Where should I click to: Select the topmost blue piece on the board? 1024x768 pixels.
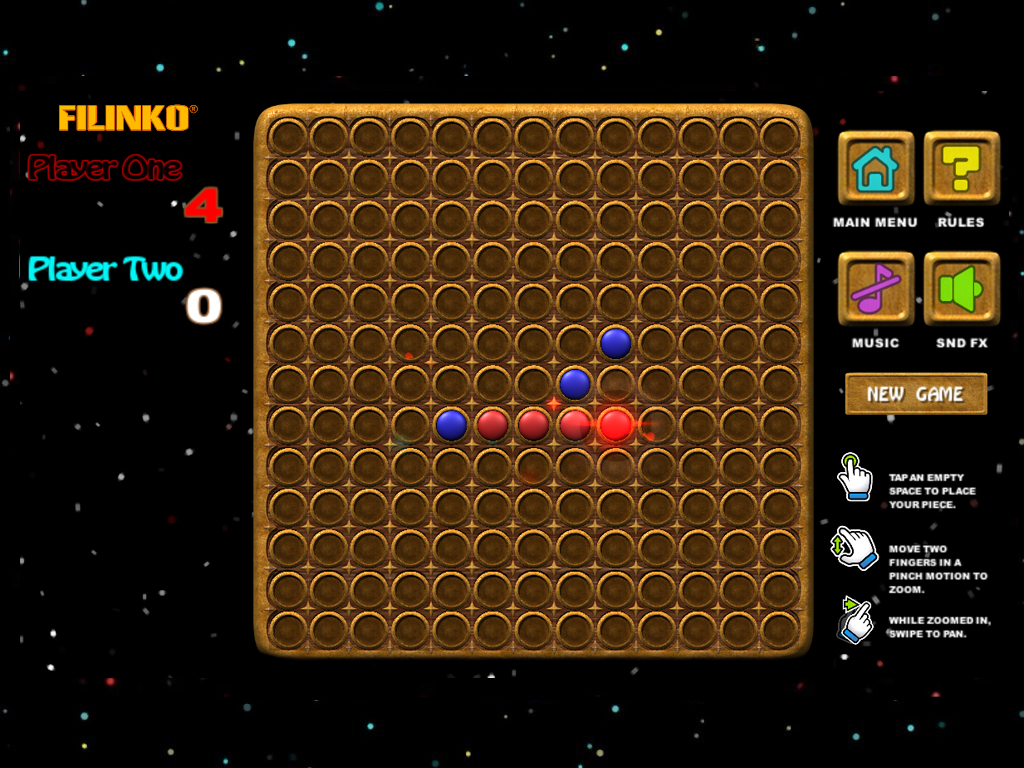(615, 343)
